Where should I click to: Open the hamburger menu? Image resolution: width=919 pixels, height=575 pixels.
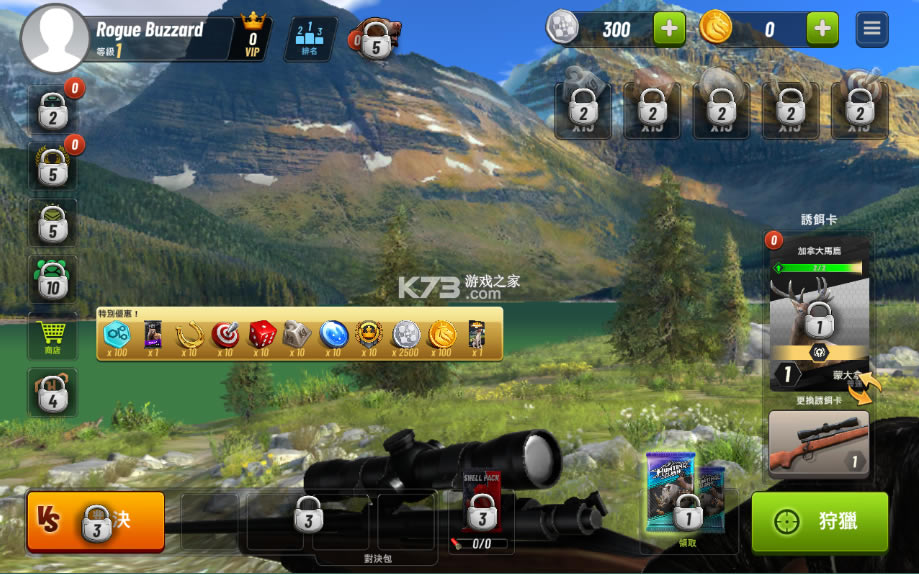[872, 29]
